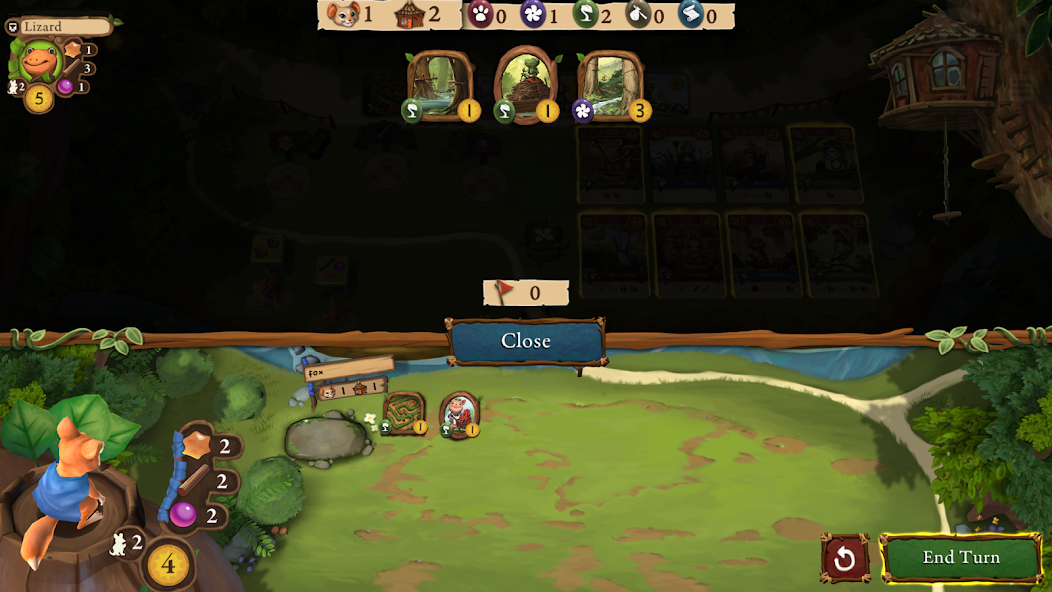This screenshot has width=1052, height=592.
Task: Click the undo arrow button
Action: coord(845,558)
